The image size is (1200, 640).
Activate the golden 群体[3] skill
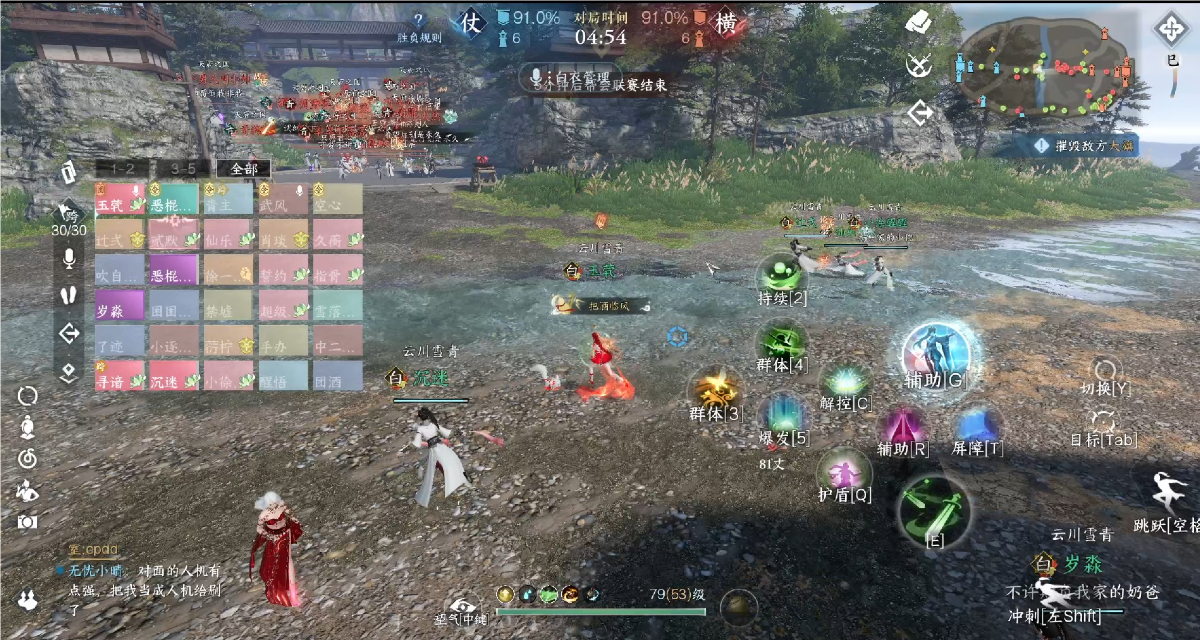(716, 390)
